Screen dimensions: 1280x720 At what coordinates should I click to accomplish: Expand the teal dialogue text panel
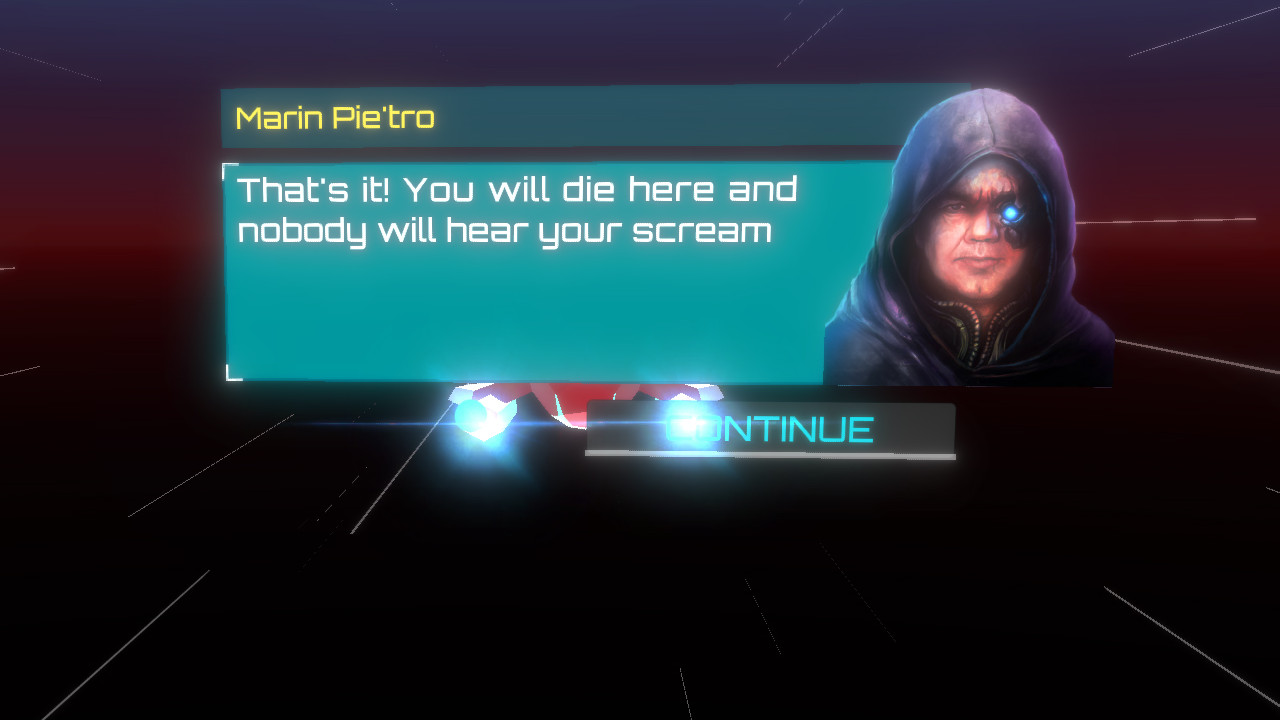pos(520,270)
